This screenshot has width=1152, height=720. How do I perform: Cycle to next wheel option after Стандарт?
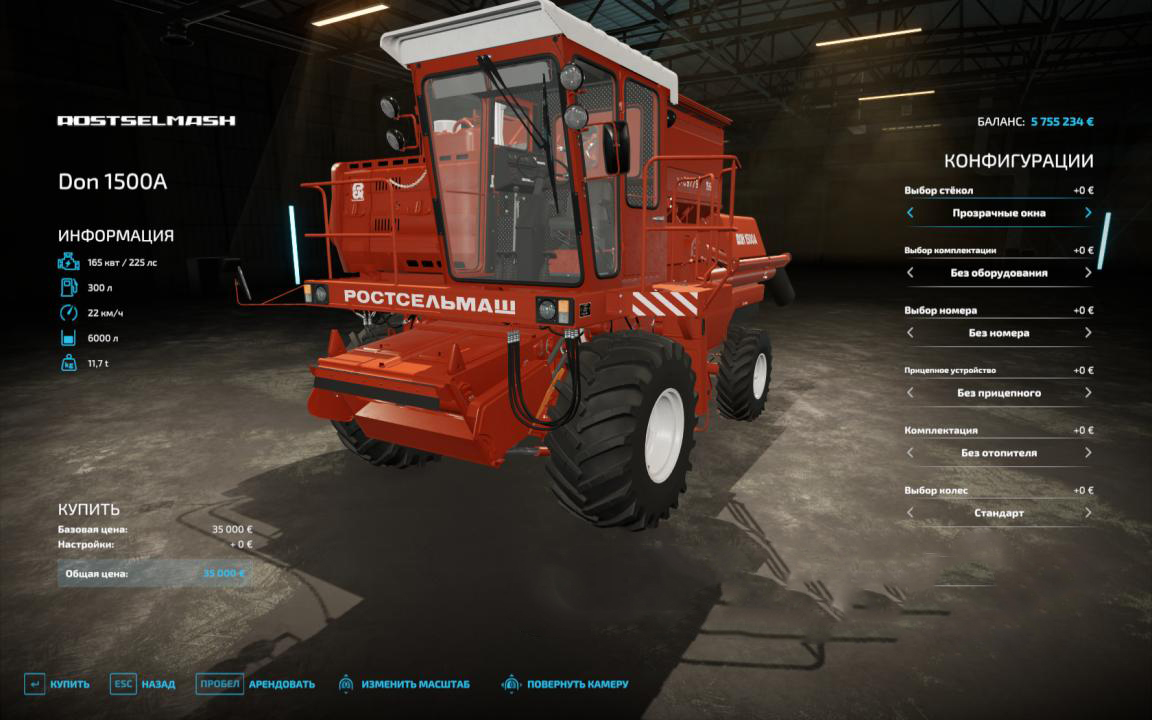click(1088, 513)
